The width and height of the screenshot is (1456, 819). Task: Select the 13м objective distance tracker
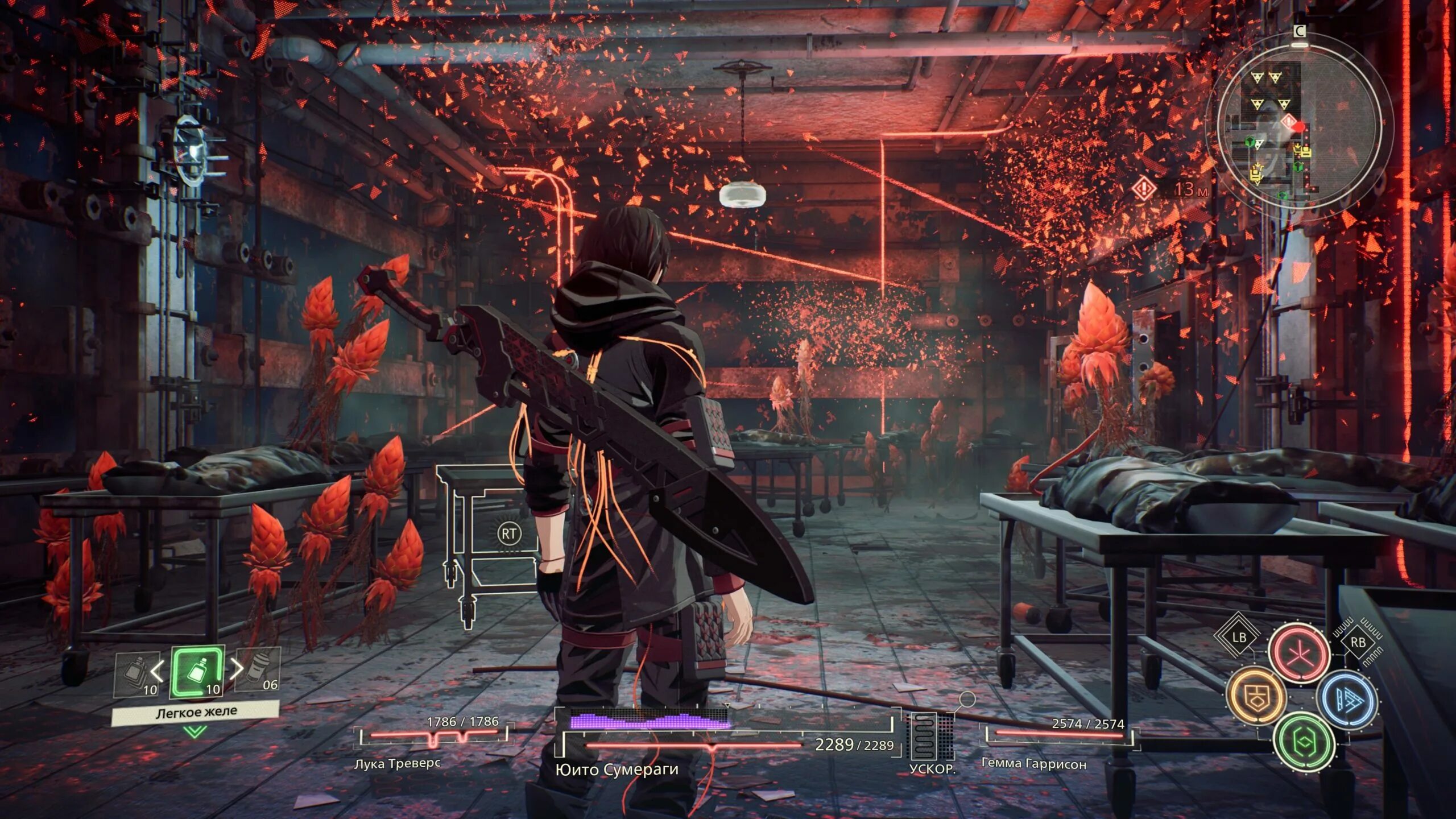tap(1170, 189)
